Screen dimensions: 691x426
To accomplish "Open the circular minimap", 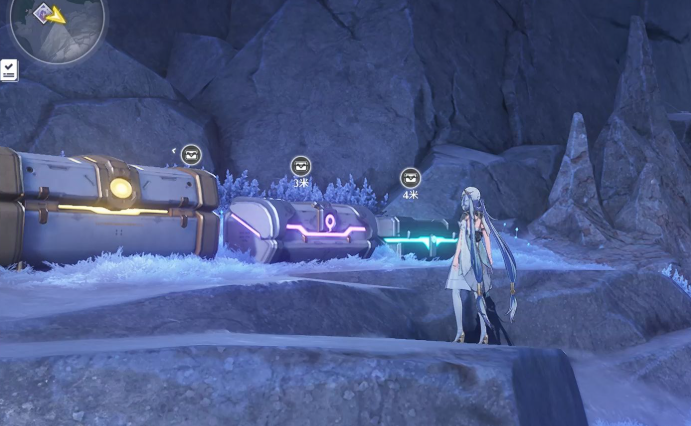I will click(x=57, y=26).
